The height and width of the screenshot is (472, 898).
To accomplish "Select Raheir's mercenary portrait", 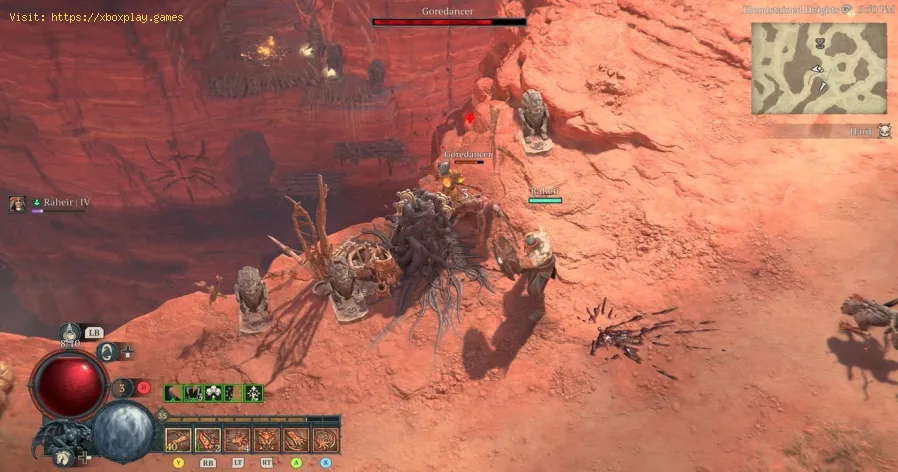I will point(17,204).
